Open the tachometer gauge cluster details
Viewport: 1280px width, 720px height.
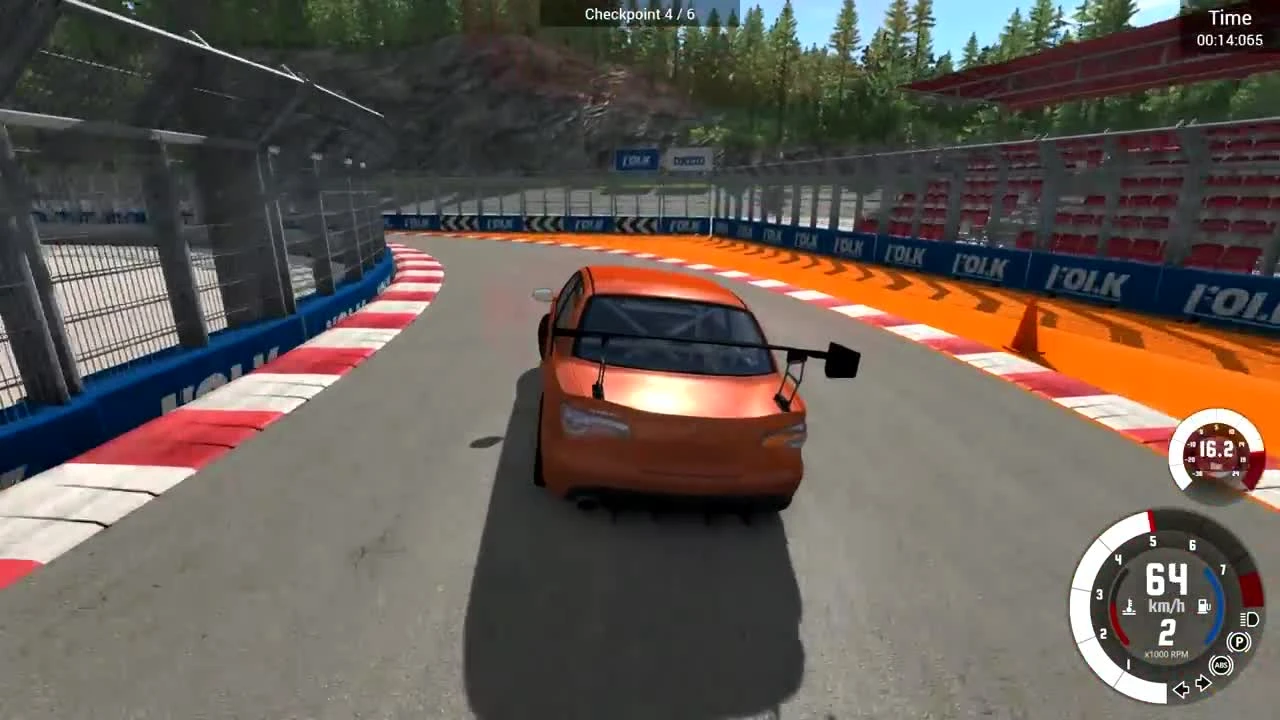[1166, 610]
